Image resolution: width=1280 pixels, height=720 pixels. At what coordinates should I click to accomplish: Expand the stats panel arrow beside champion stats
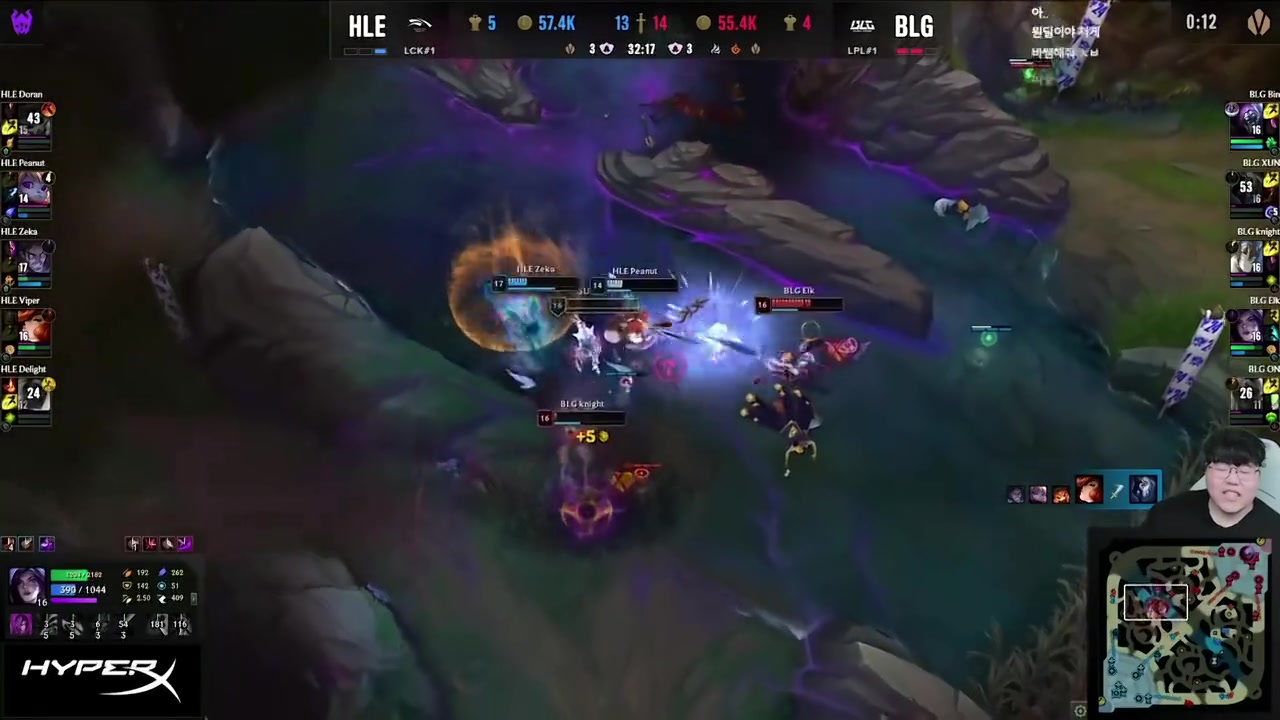pos(193,599)
